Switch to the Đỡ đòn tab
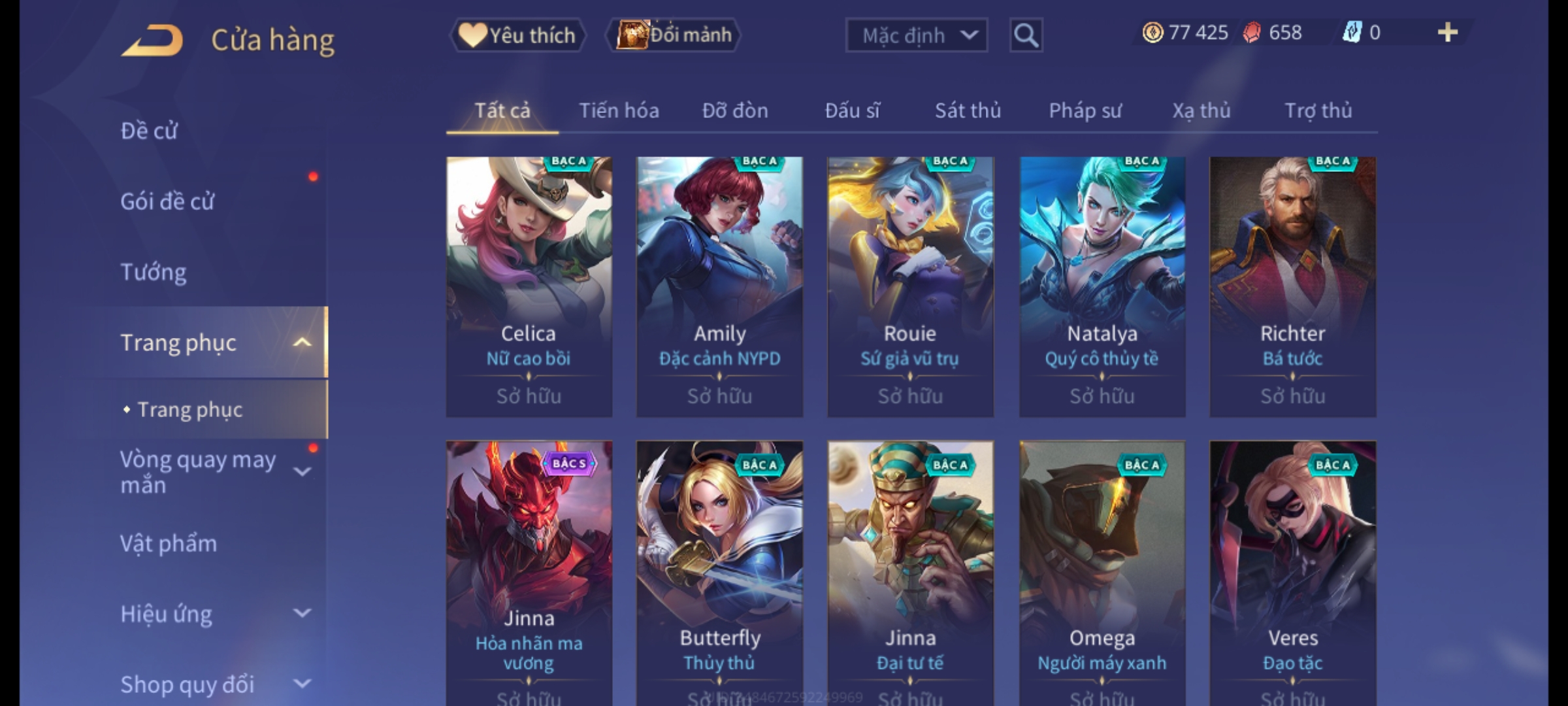 click(735, 110)
